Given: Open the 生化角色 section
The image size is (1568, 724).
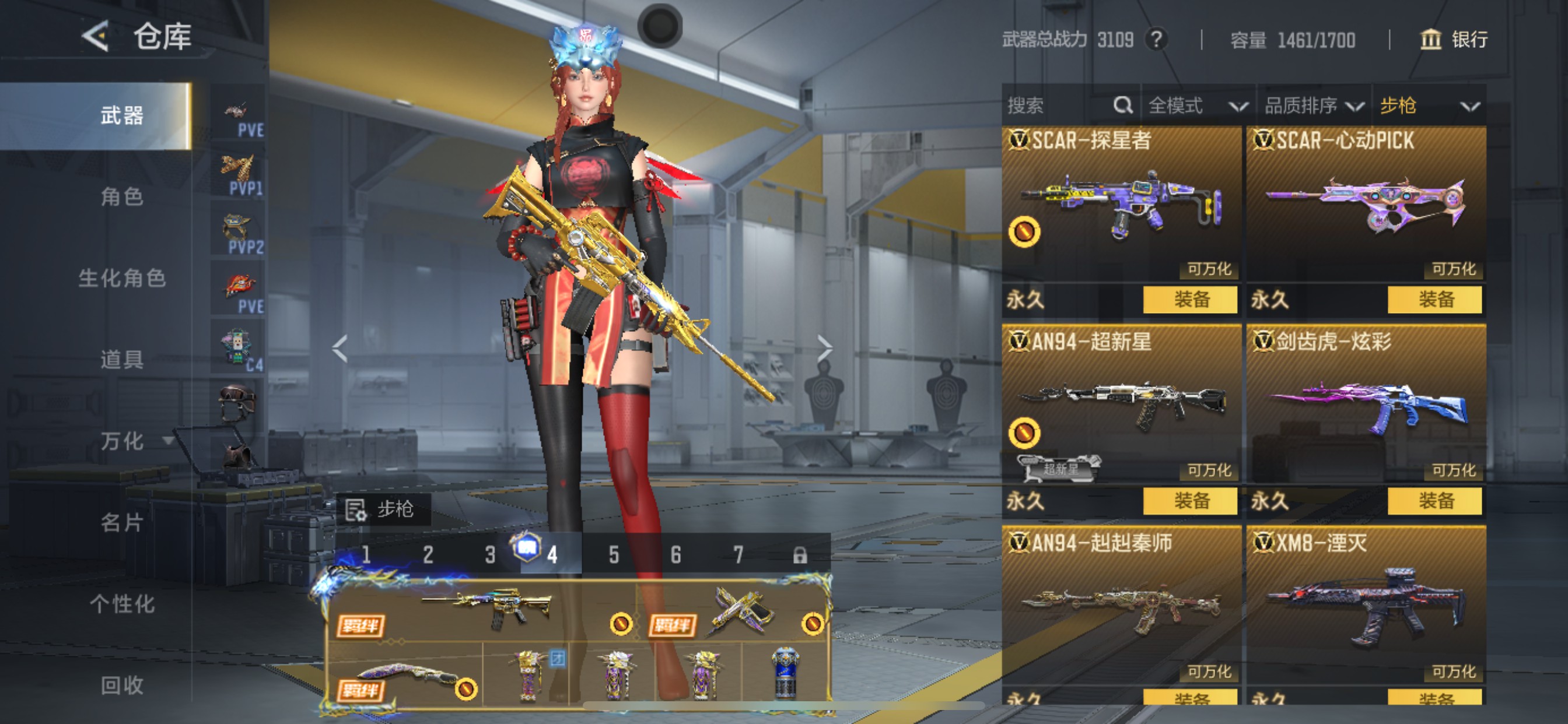Looking at the screenshot, I should tap(122, 278).
